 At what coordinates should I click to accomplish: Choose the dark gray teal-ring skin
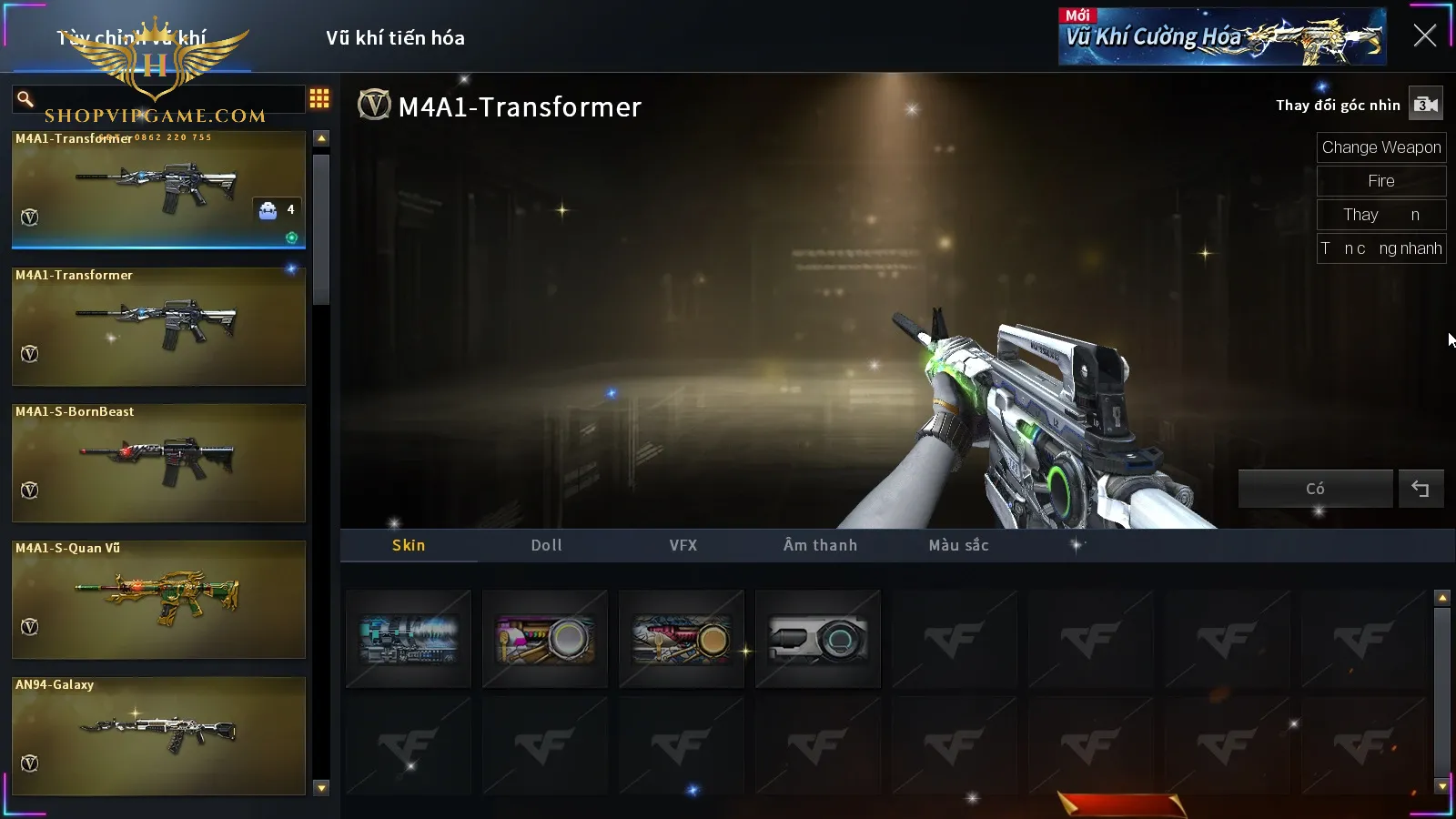coord(818,639)
